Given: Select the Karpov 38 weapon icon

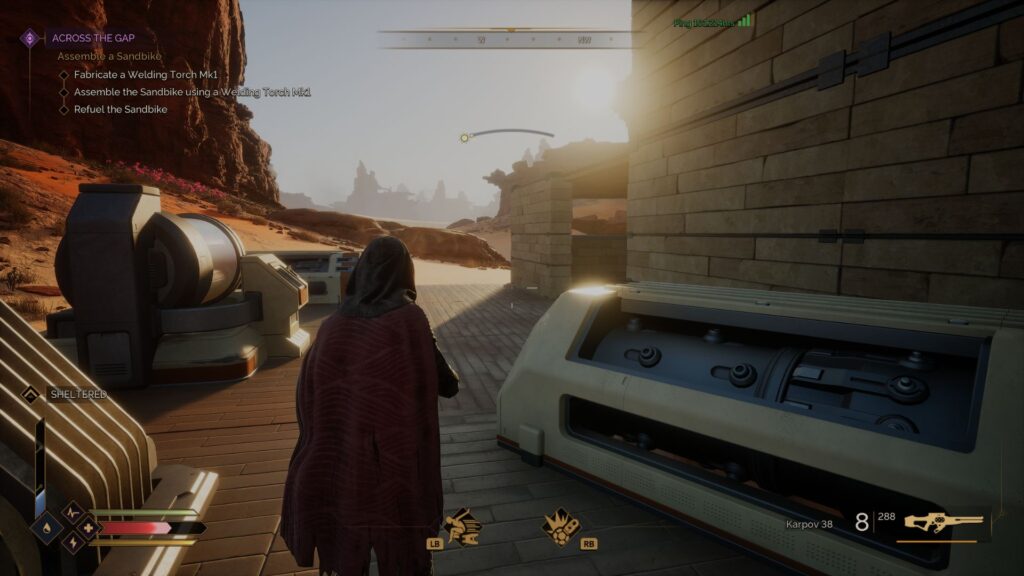Looking at the screenshot, I should pyautogui.click(x=942, y=522).
